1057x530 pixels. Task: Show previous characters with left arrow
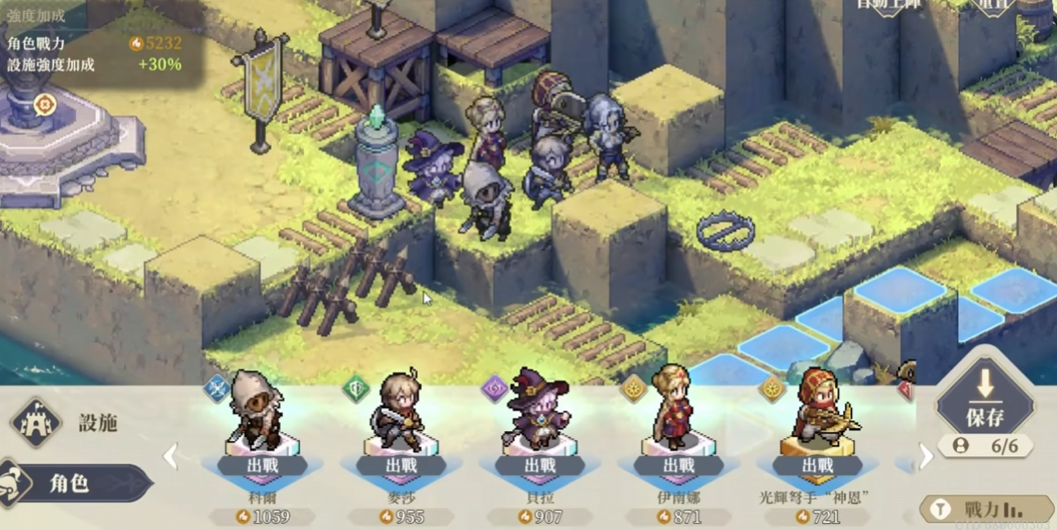coord(171,457)
